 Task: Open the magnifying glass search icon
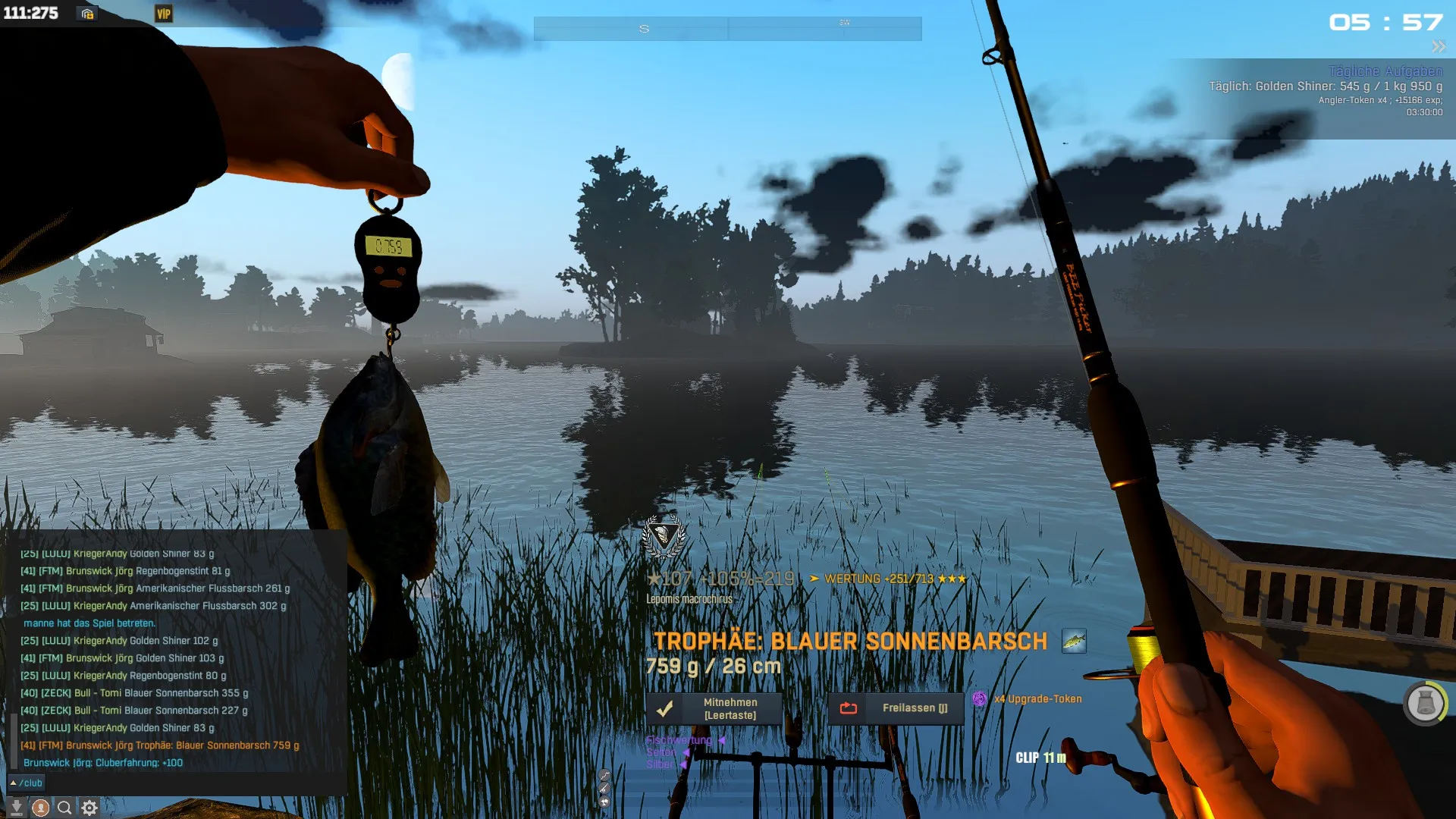click(x=65, y=808)
